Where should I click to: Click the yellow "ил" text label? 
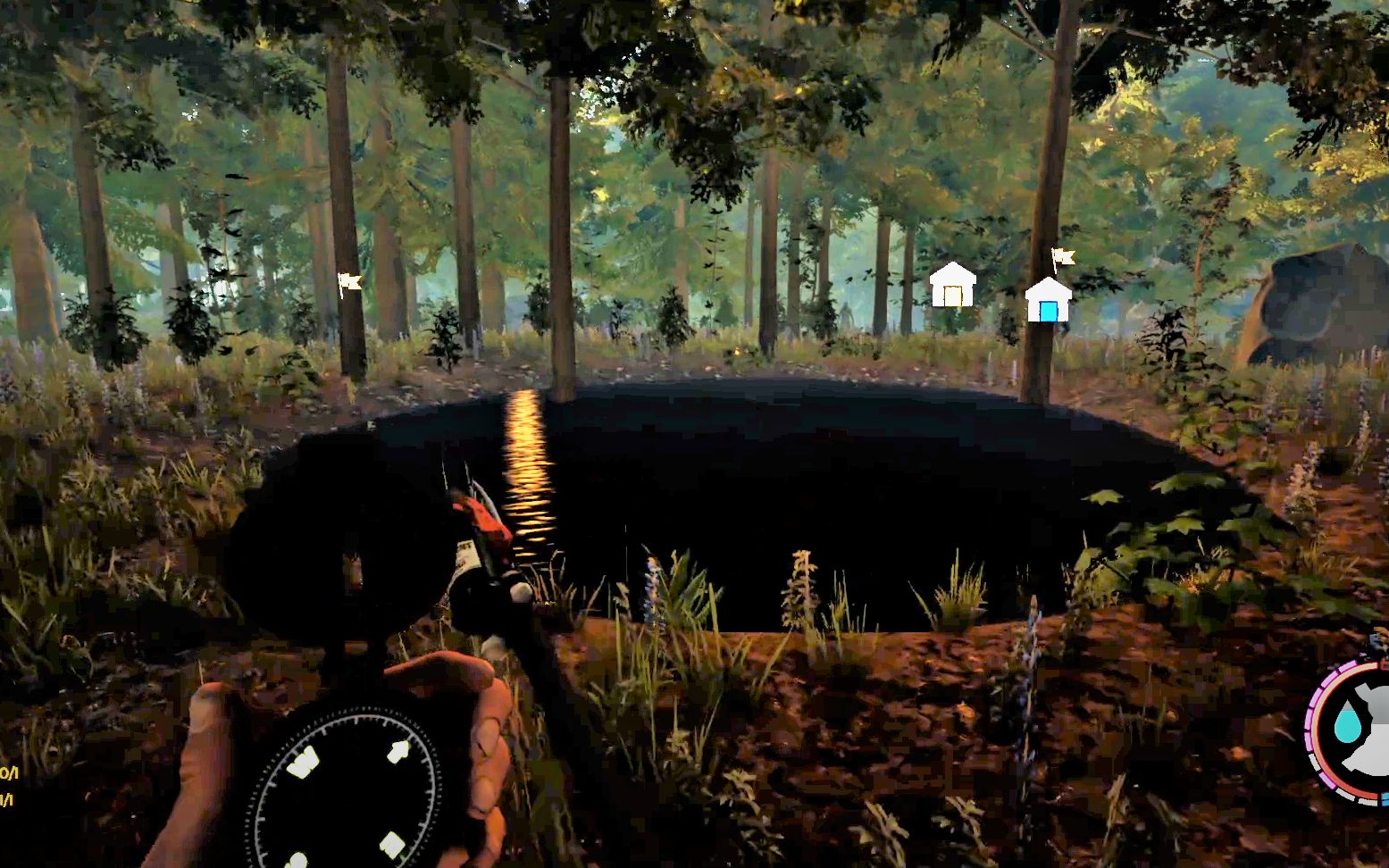5,799
